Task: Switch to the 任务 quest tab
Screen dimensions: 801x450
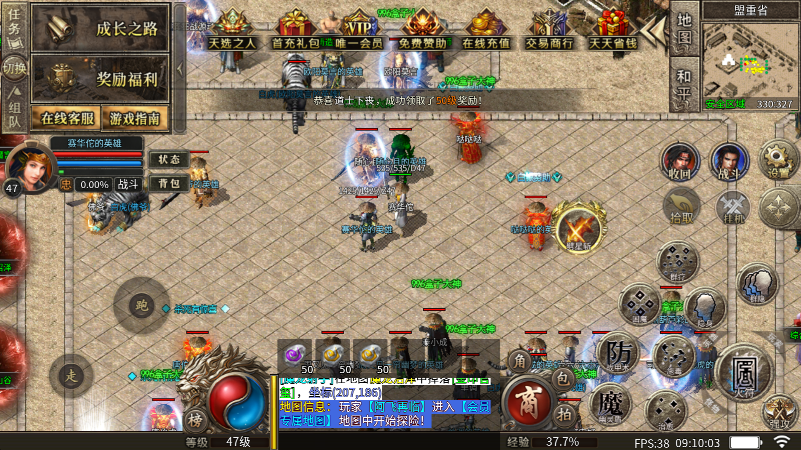Action: [14, 28]
